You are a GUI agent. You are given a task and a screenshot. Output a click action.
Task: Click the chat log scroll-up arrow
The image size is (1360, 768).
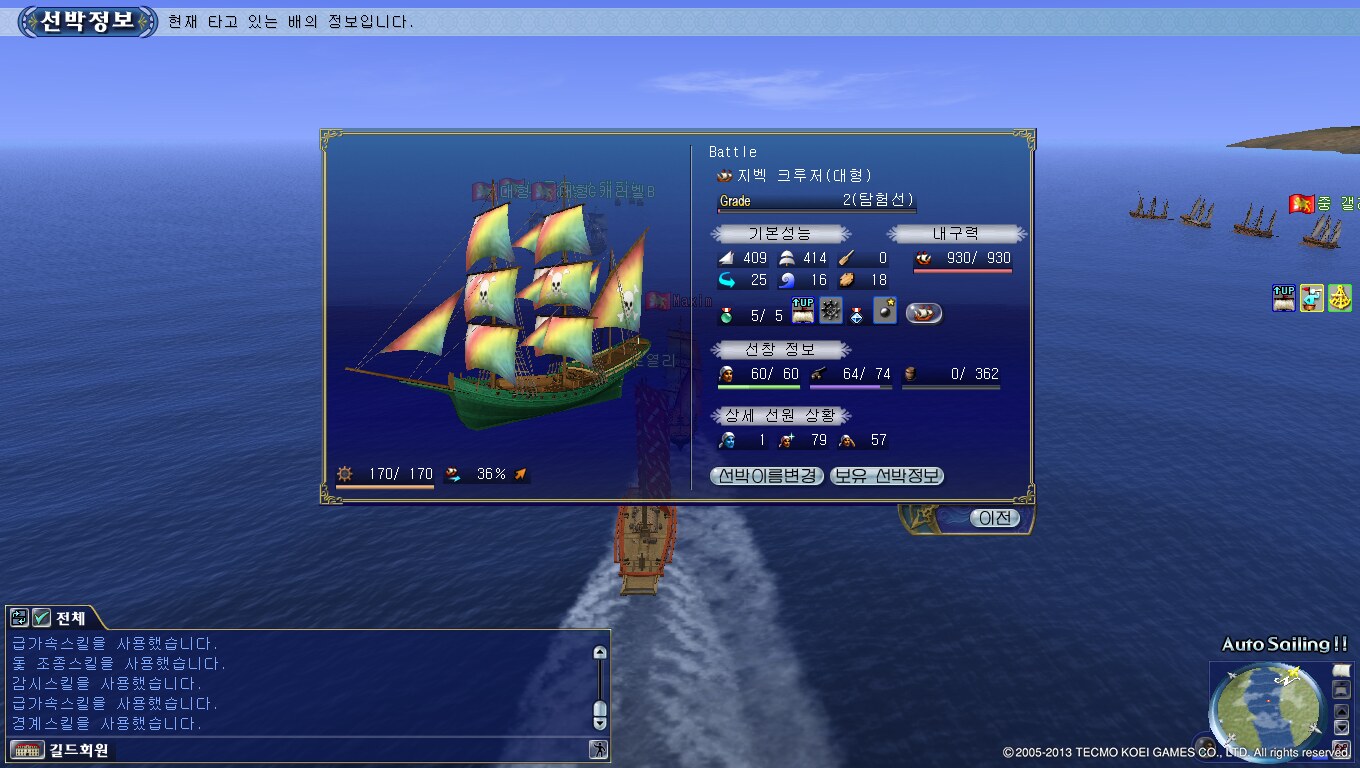coord(600,653)
